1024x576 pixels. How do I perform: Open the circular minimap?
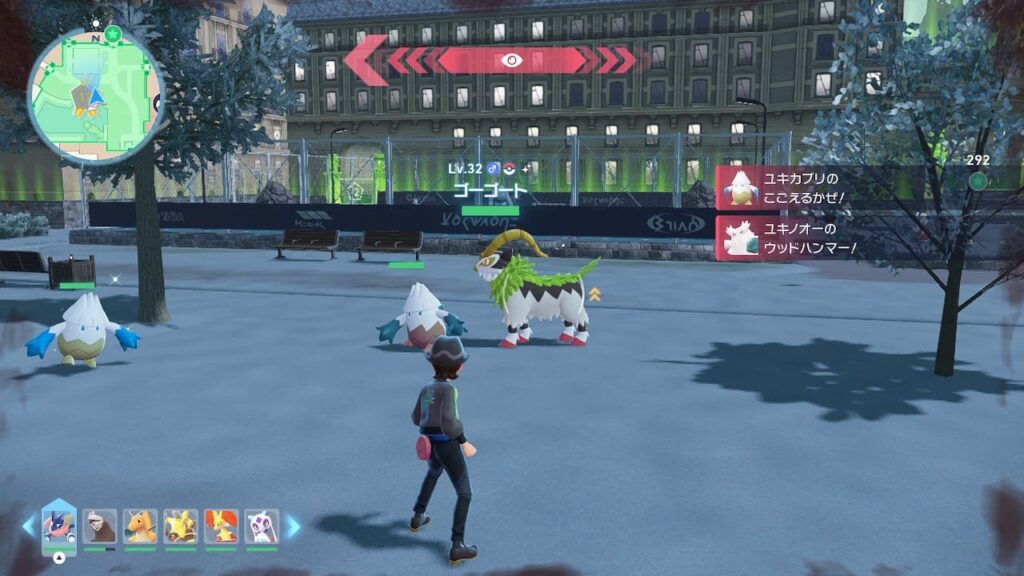pyautogui.click(x=95, y=96)
